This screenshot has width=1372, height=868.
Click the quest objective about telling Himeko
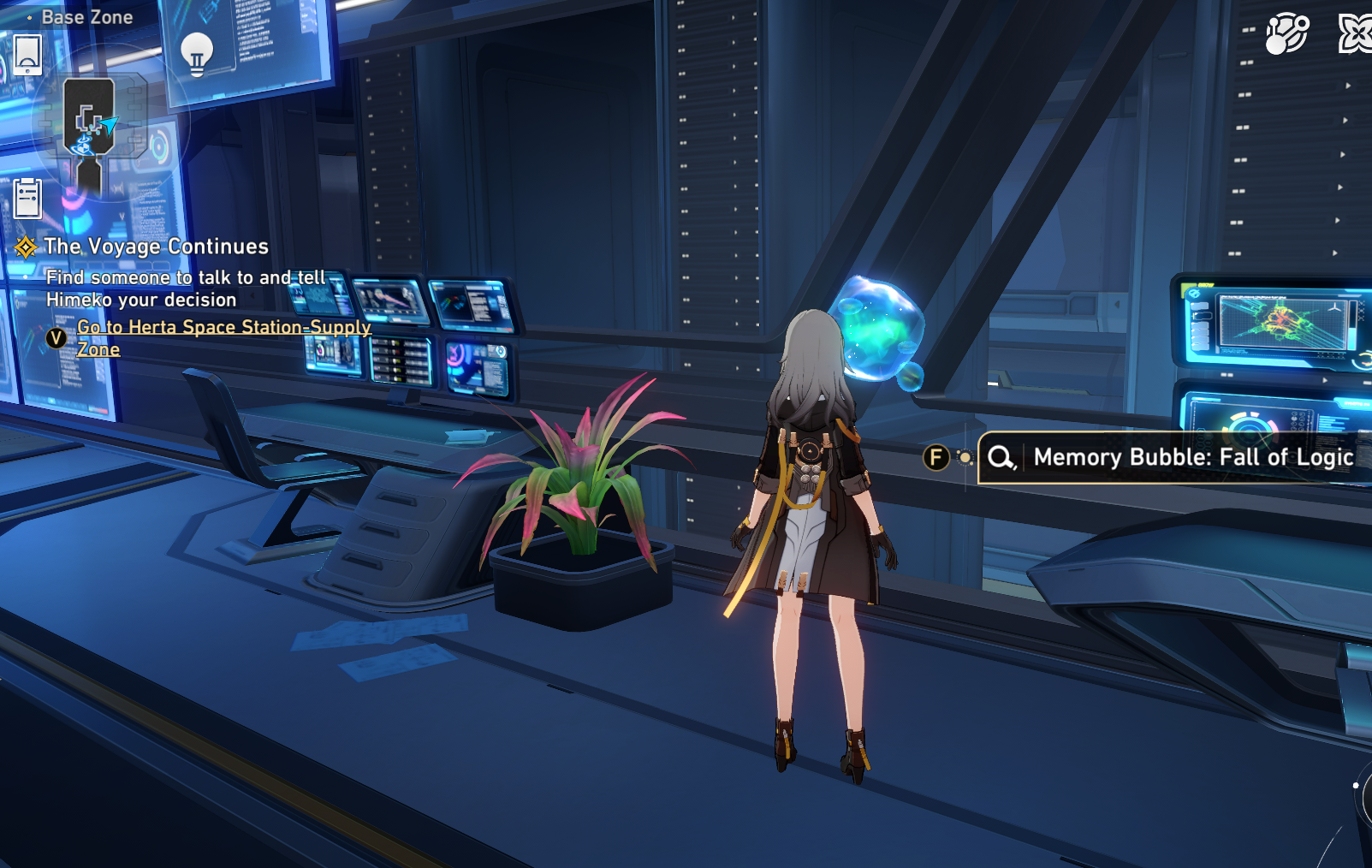(x=185, y=288)
